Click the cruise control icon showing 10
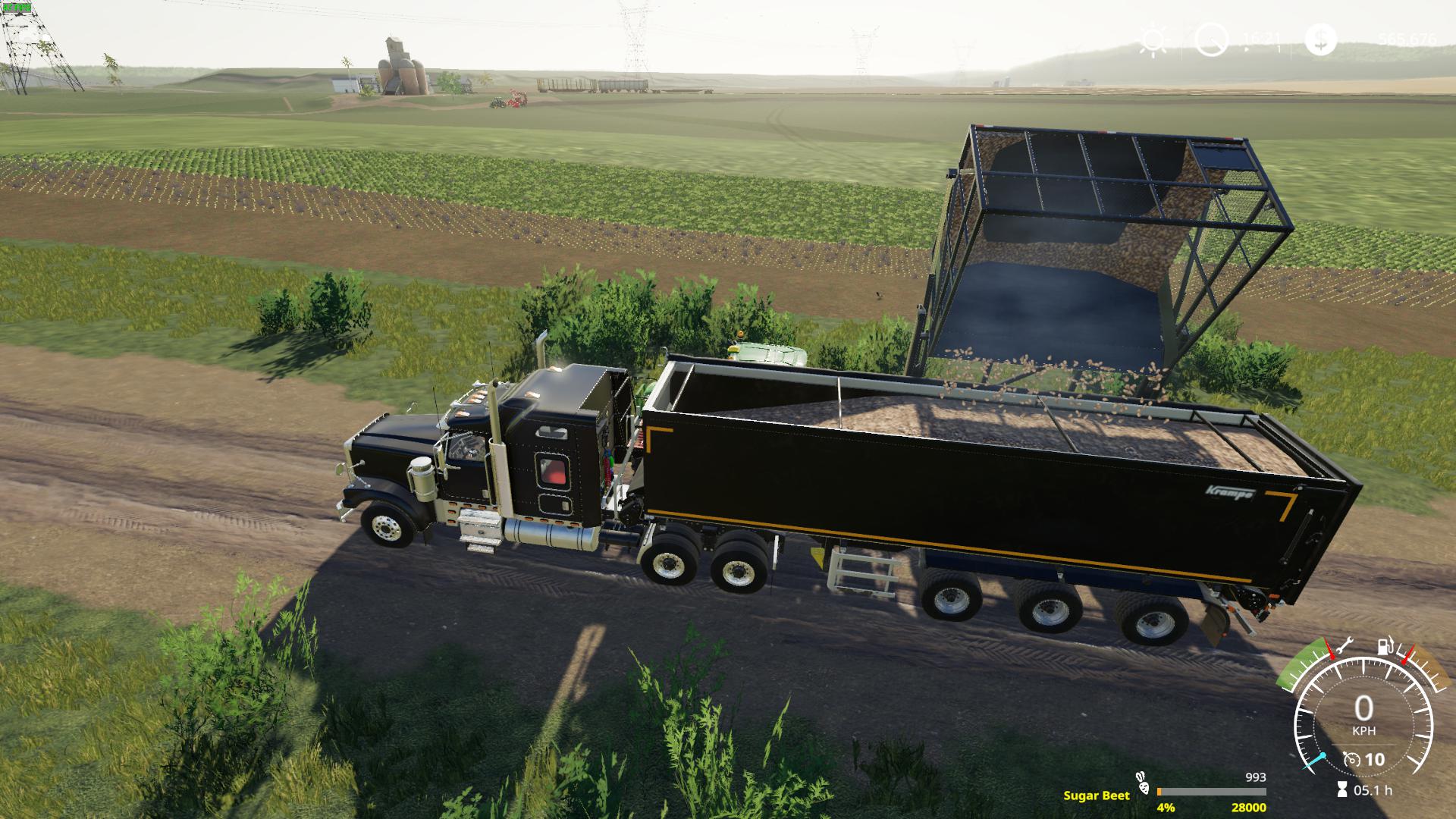Screen dimensions: 1456x819 click(1364, 760)
